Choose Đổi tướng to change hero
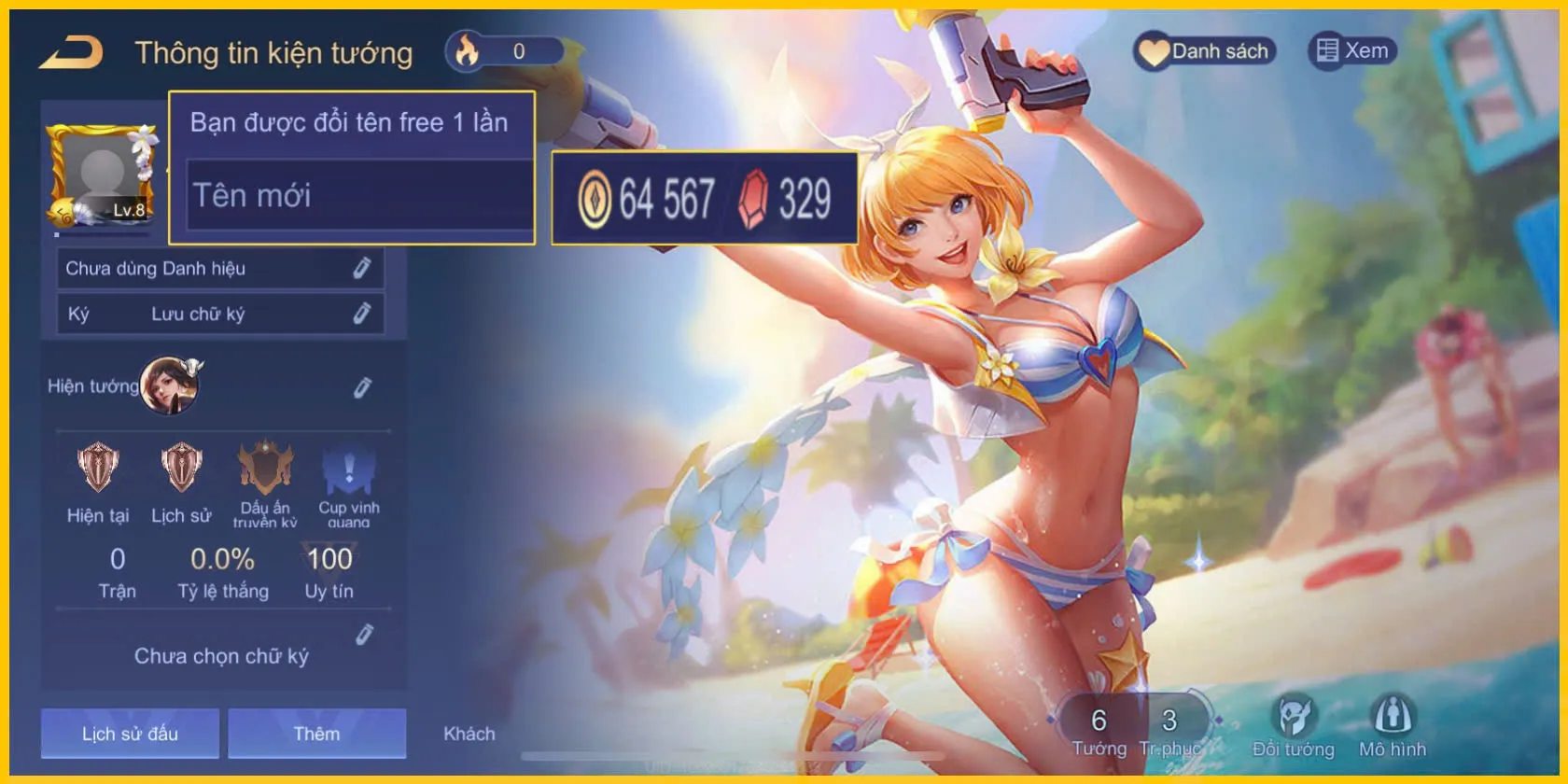Image resolution: width=1568 pixels, height=784 pixels. 1293,727
